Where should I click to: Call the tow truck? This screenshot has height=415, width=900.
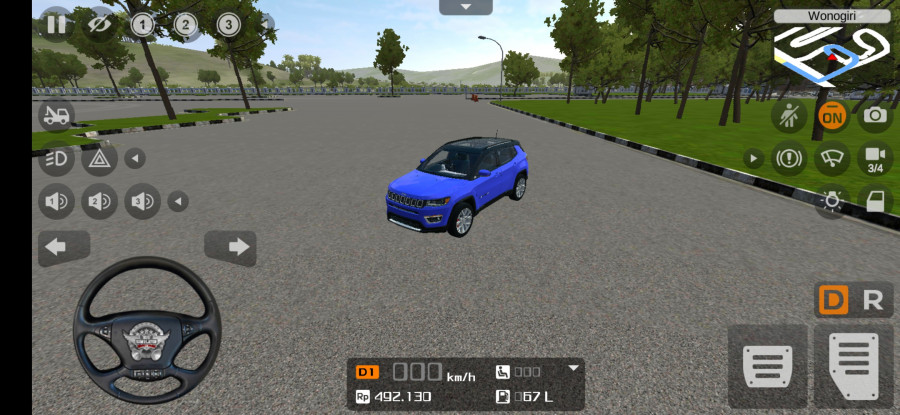pyautogui.click(x=56, y=115)
